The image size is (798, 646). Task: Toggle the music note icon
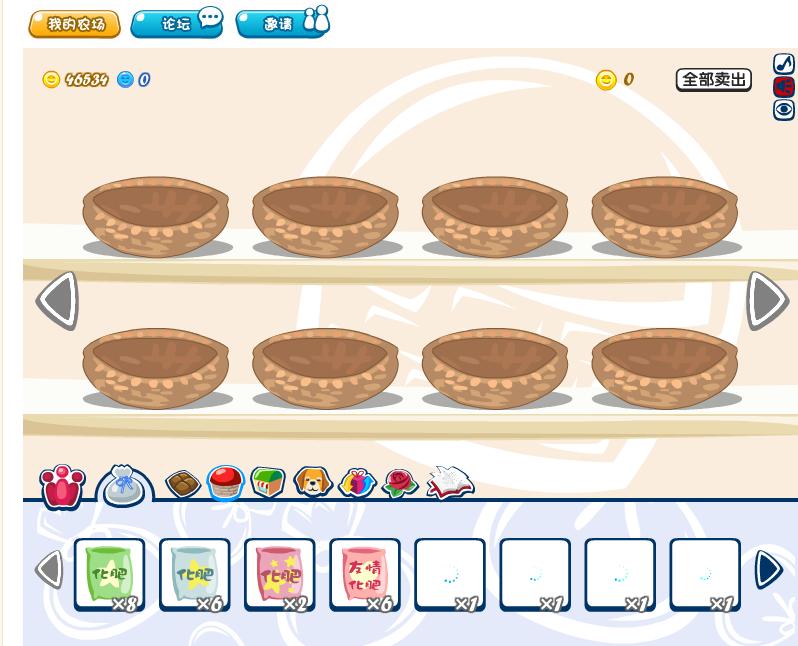coord(784,64)
